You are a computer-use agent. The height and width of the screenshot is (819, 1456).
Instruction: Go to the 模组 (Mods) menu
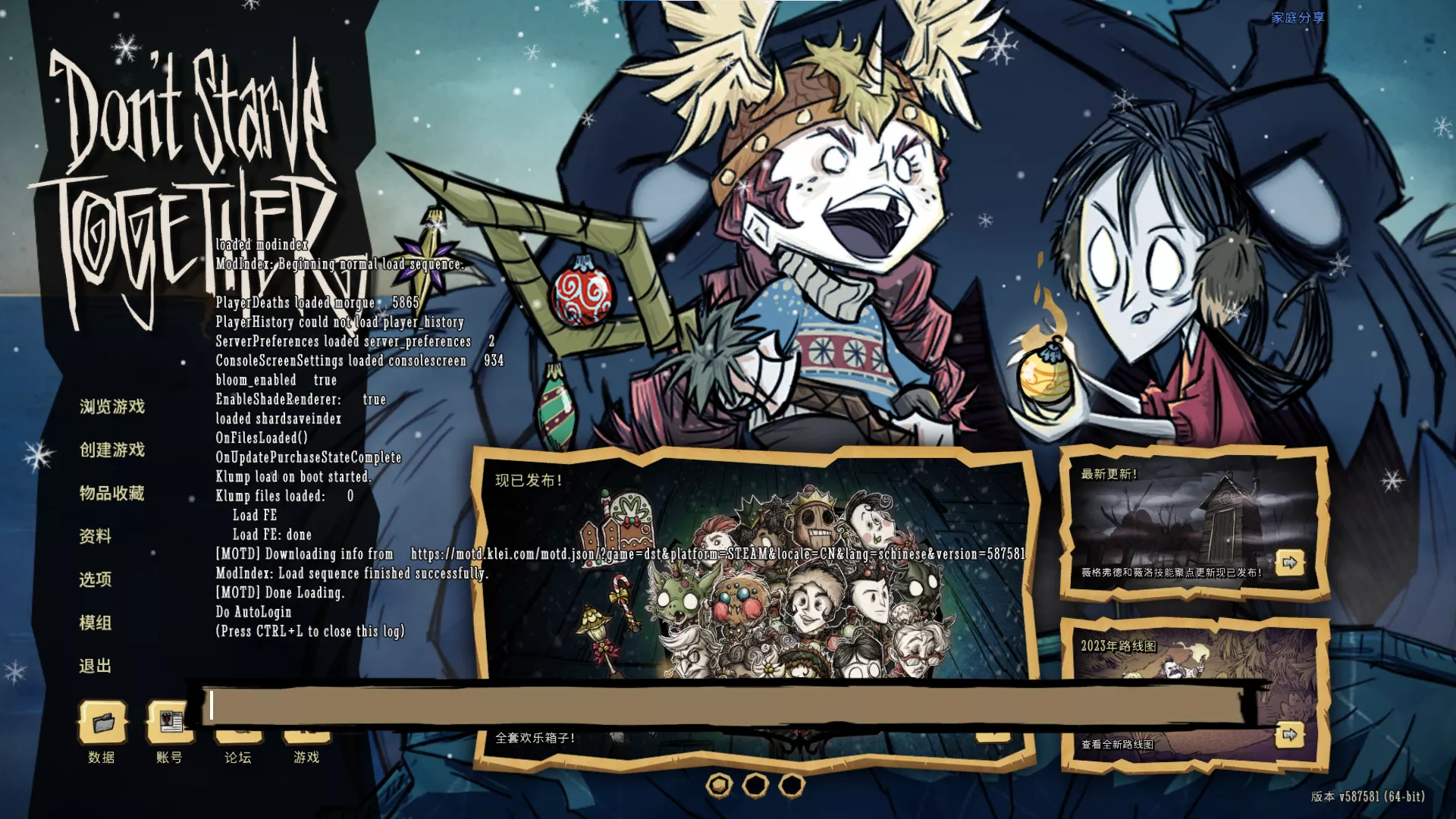click(96, 623)
